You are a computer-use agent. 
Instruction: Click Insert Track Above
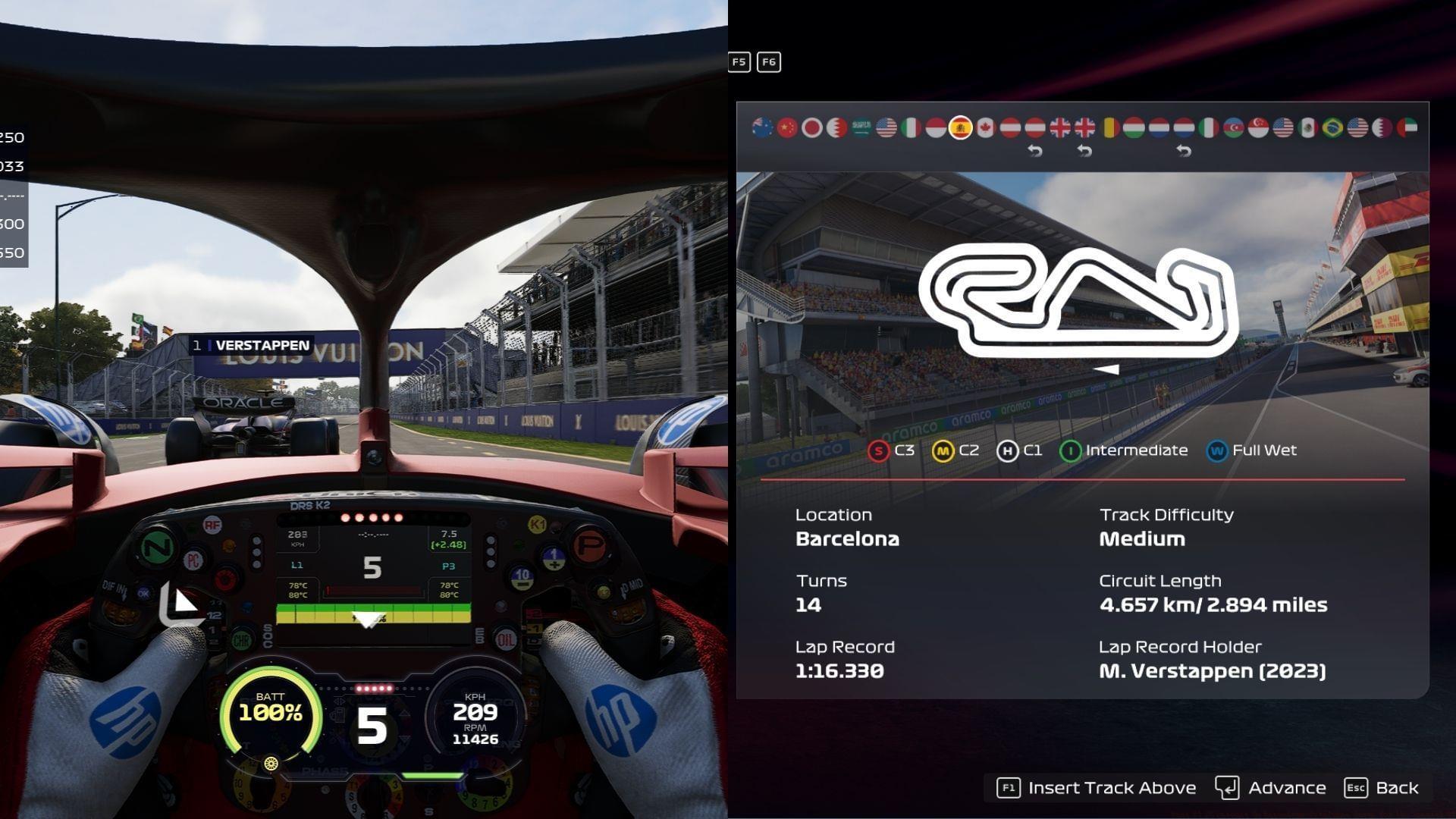pyautogui.click(x=1097, y=788)
